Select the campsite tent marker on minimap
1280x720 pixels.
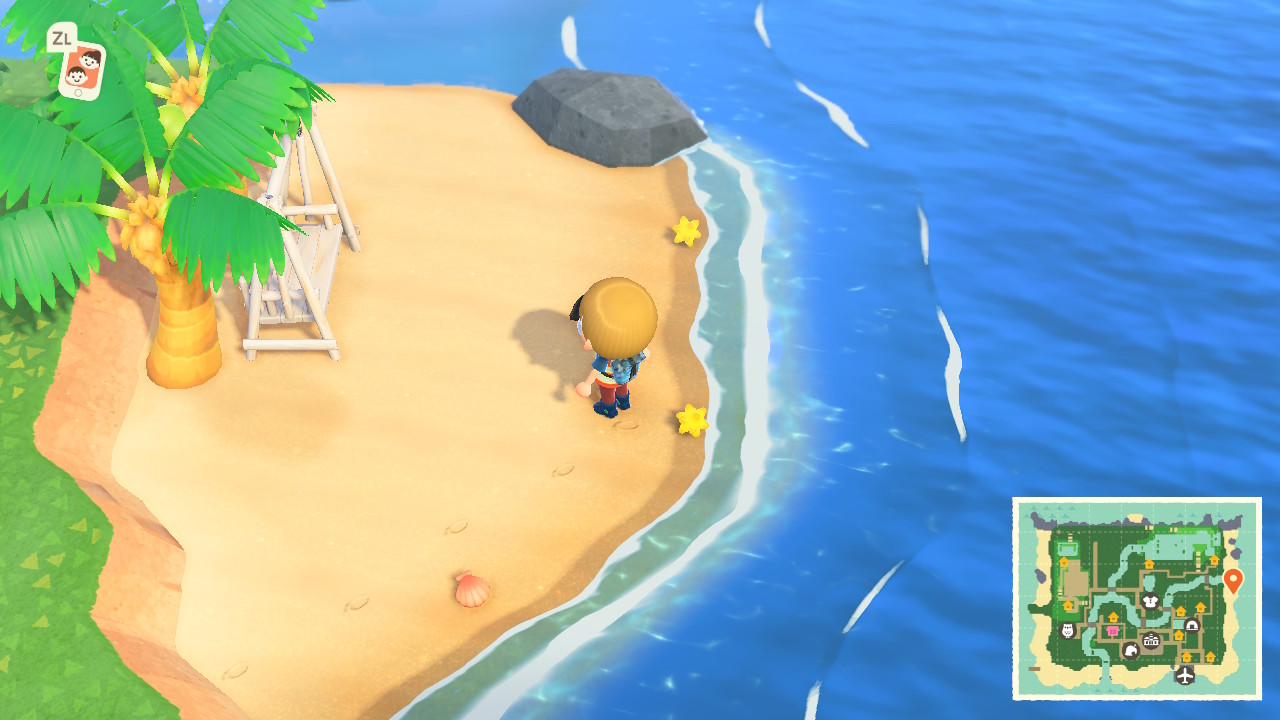[x=1192, y=625]
